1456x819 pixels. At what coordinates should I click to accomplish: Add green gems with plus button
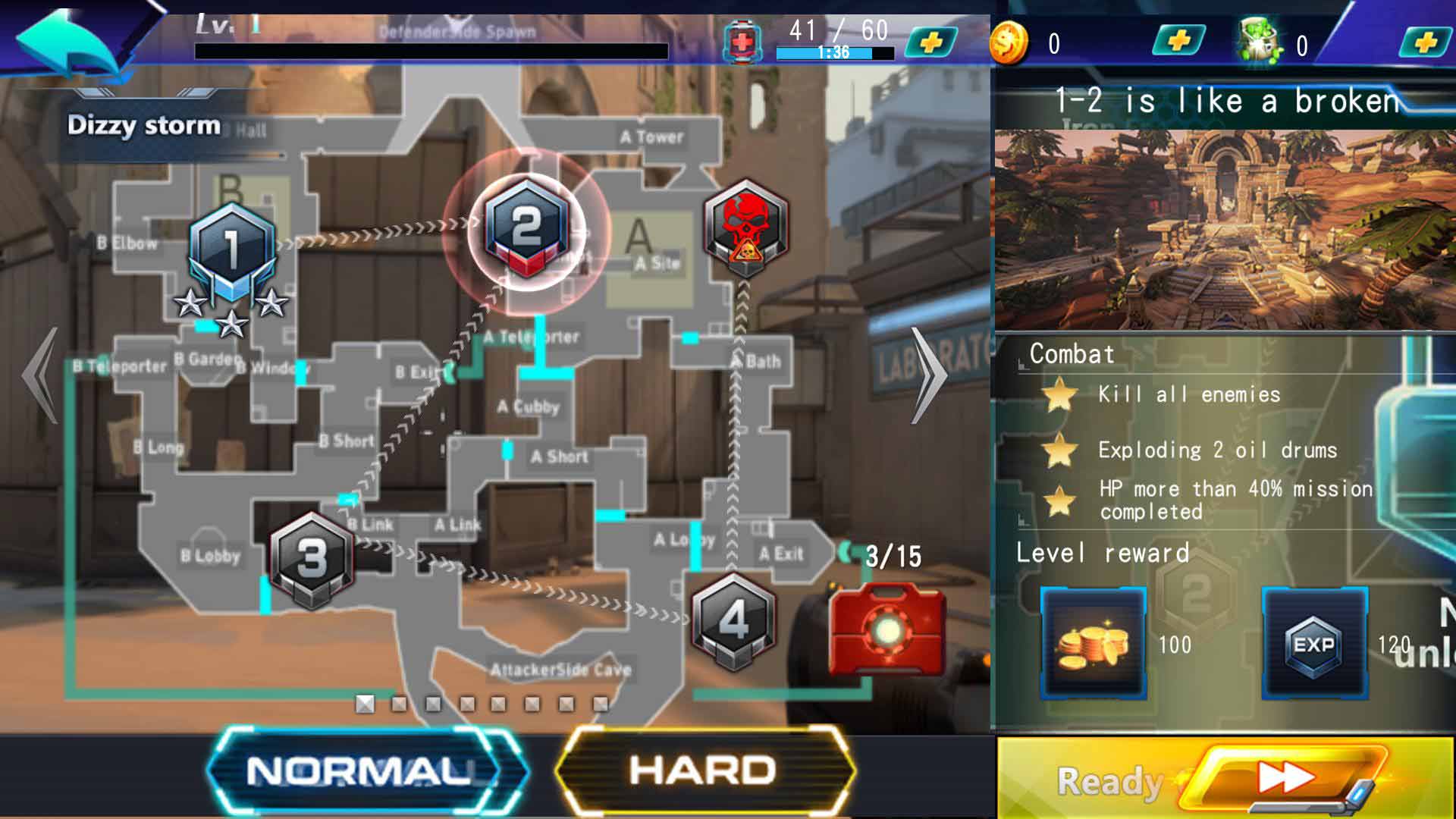click(x=1425, y=42)
